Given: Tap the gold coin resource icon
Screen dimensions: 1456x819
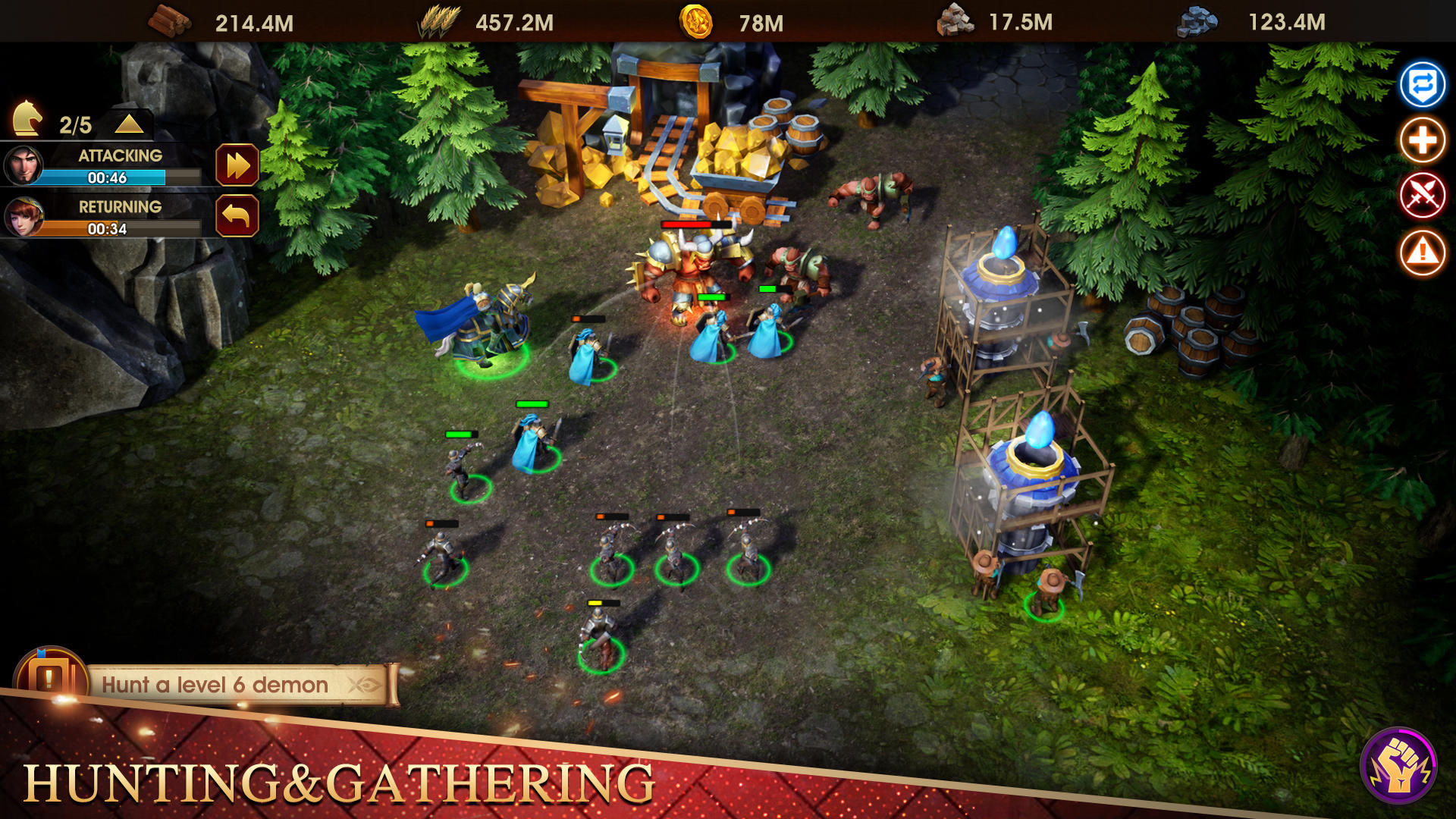Looking at the screenshot, I should coord(697,22).
